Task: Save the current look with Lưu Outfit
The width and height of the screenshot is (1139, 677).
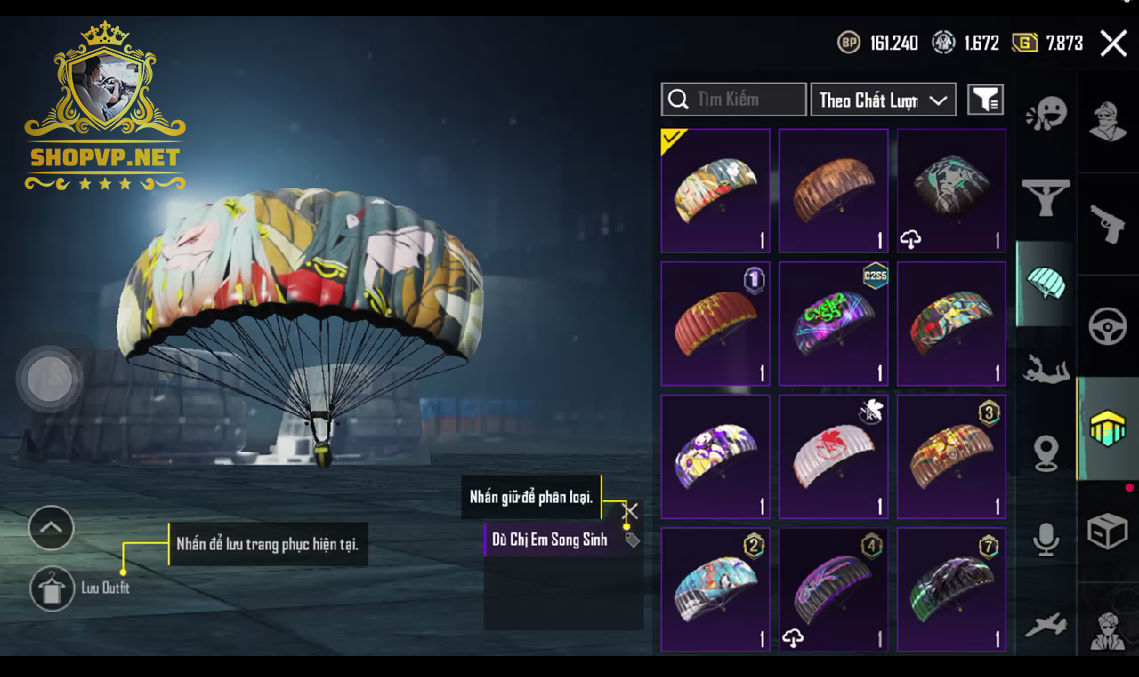Action: (52, 588)
